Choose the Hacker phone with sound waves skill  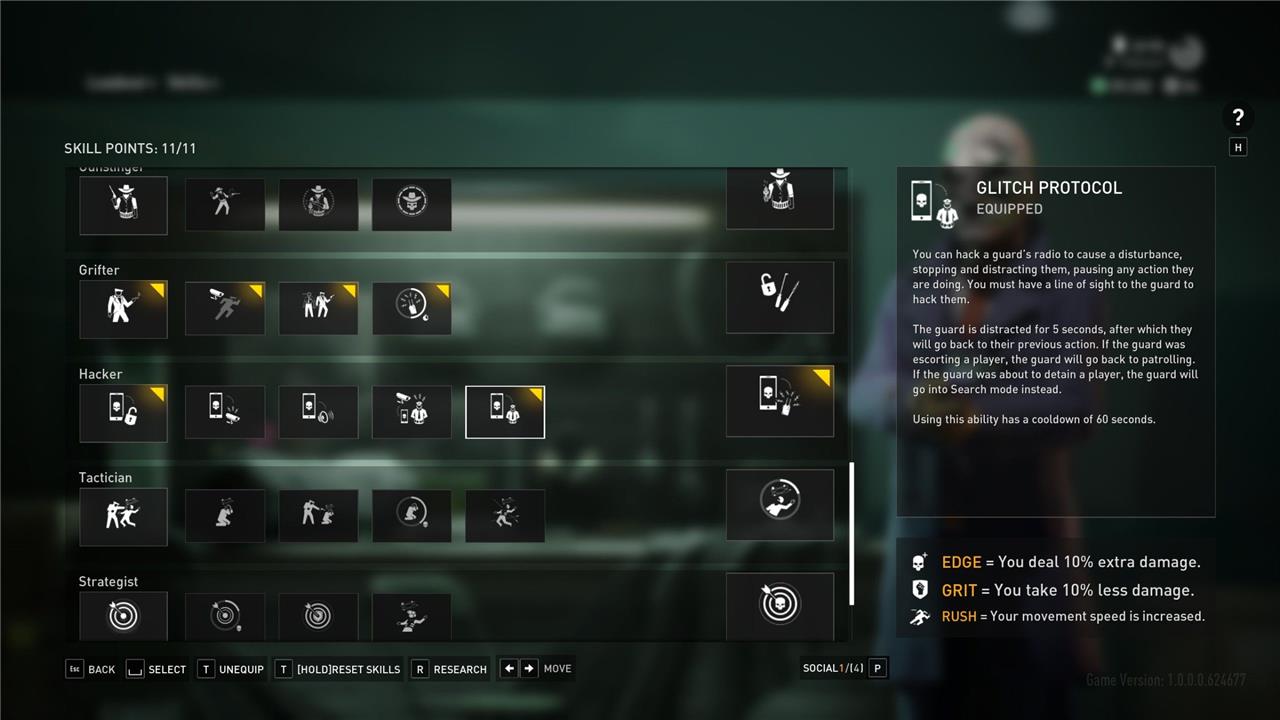(318, 413)
